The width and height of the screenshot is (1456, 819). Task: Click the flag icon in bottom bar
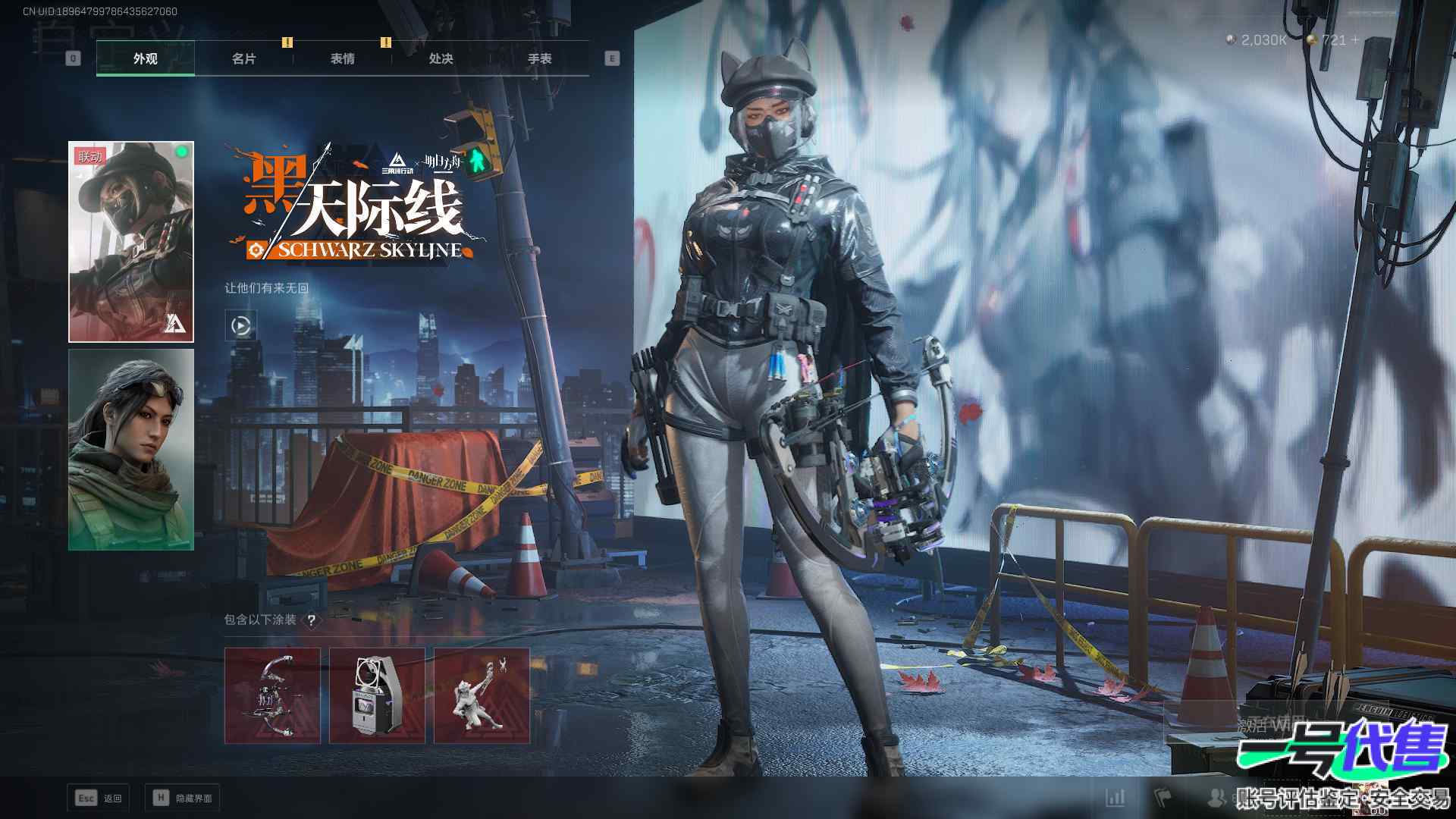pyautogui.click(x=1163, y=797)
